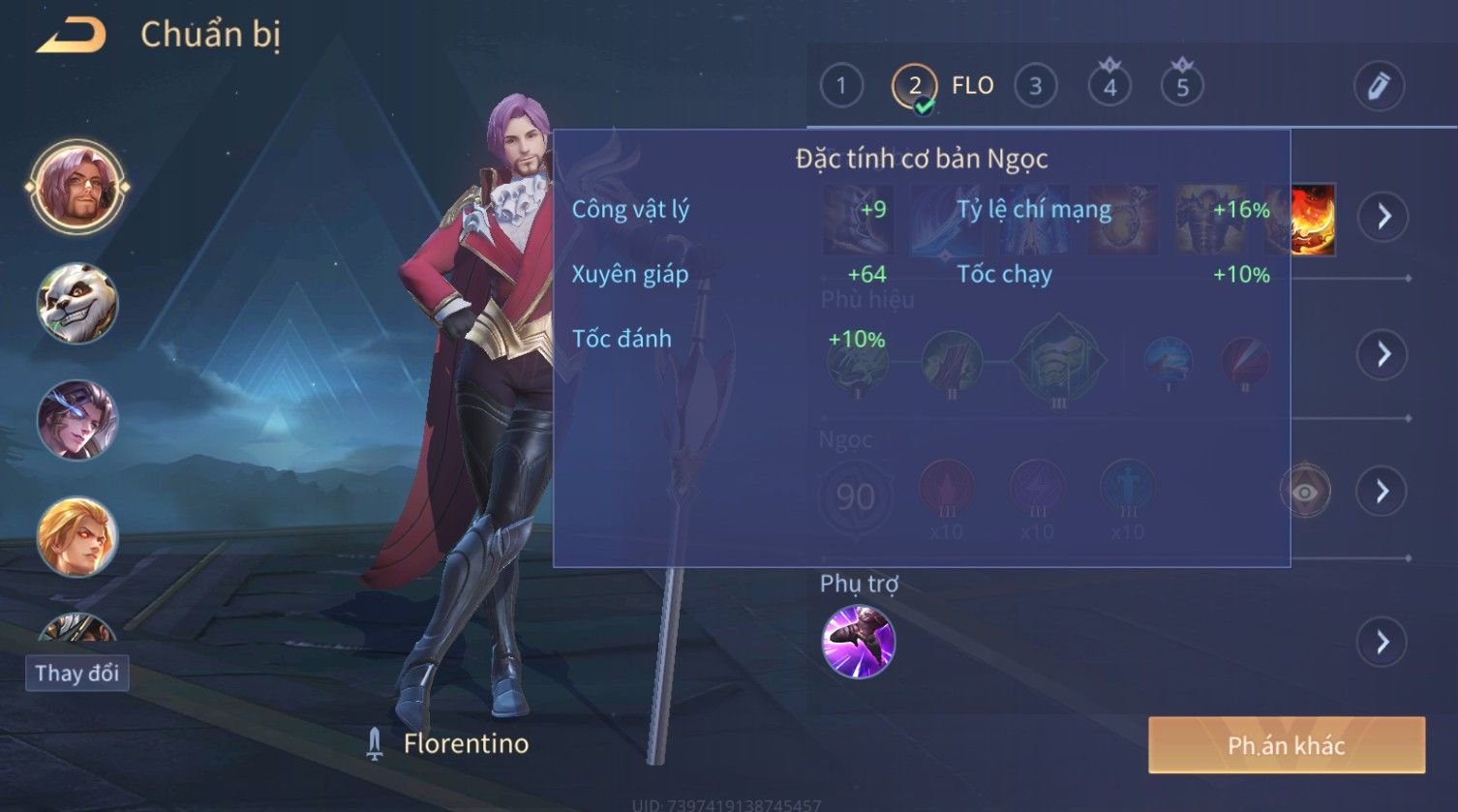1458x812 pixels.
Task: Tap the Phản khác button
Action: (1286, 745)
